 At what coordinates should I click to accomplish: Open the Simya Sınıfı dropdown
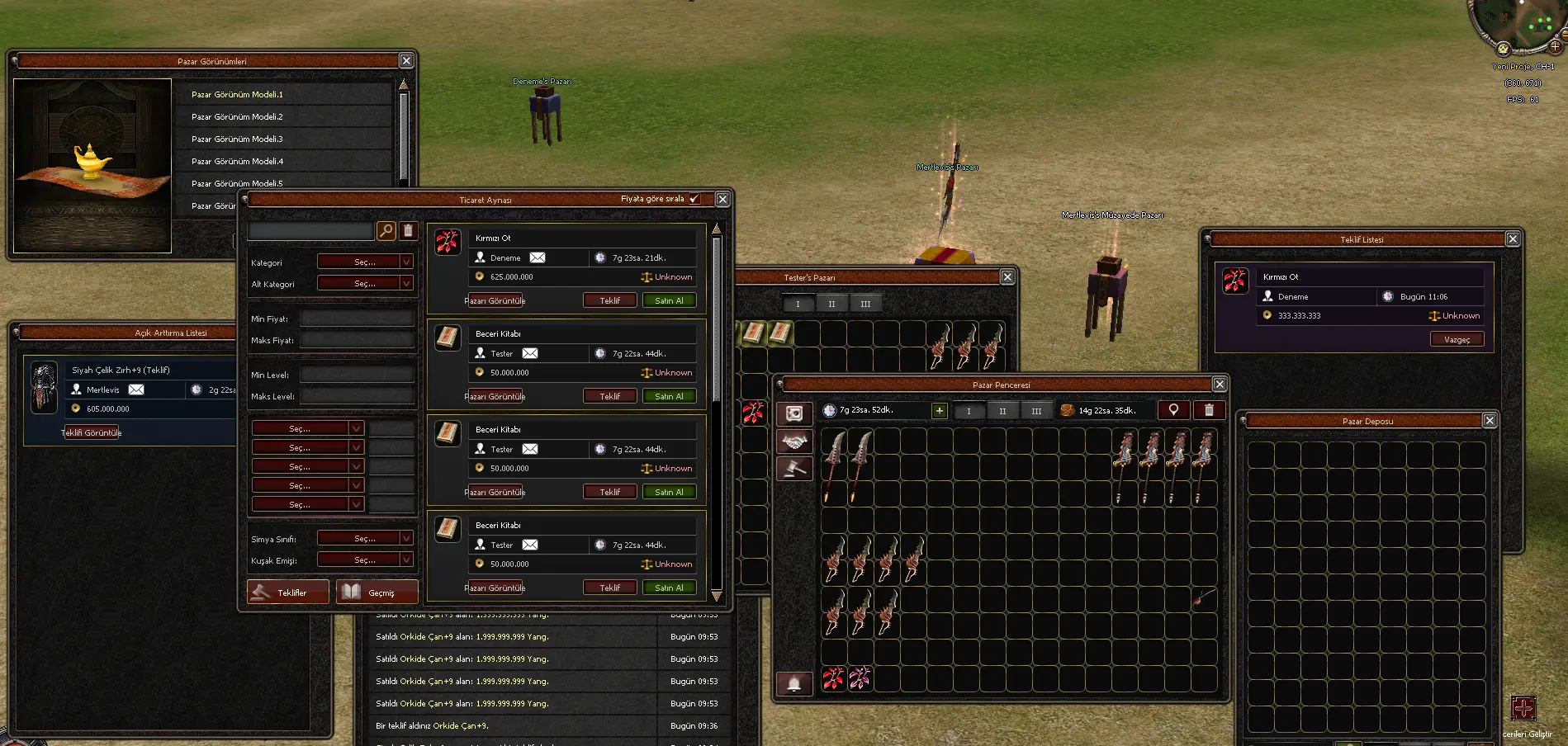click(365, 539)
